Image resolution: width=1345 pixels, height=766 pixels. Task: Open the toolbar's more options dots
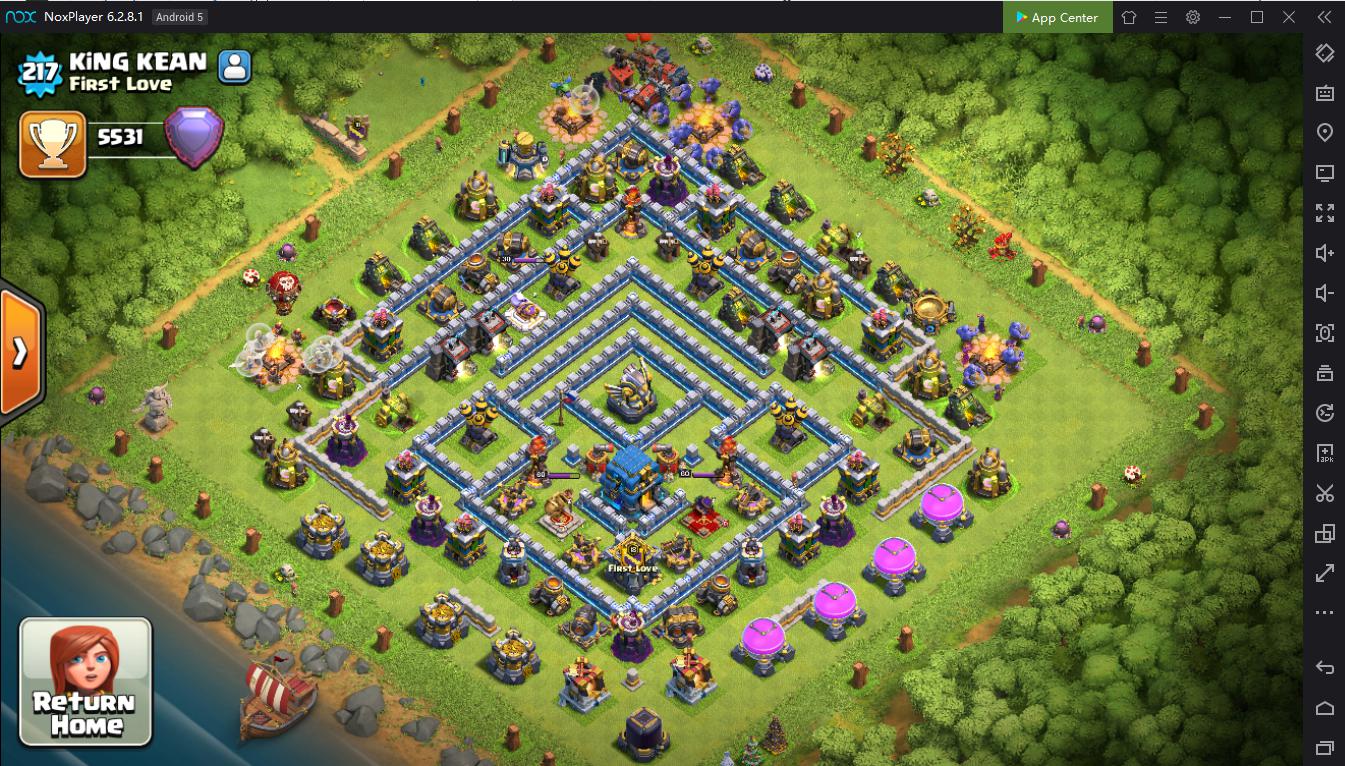[x=1325, y=613]
